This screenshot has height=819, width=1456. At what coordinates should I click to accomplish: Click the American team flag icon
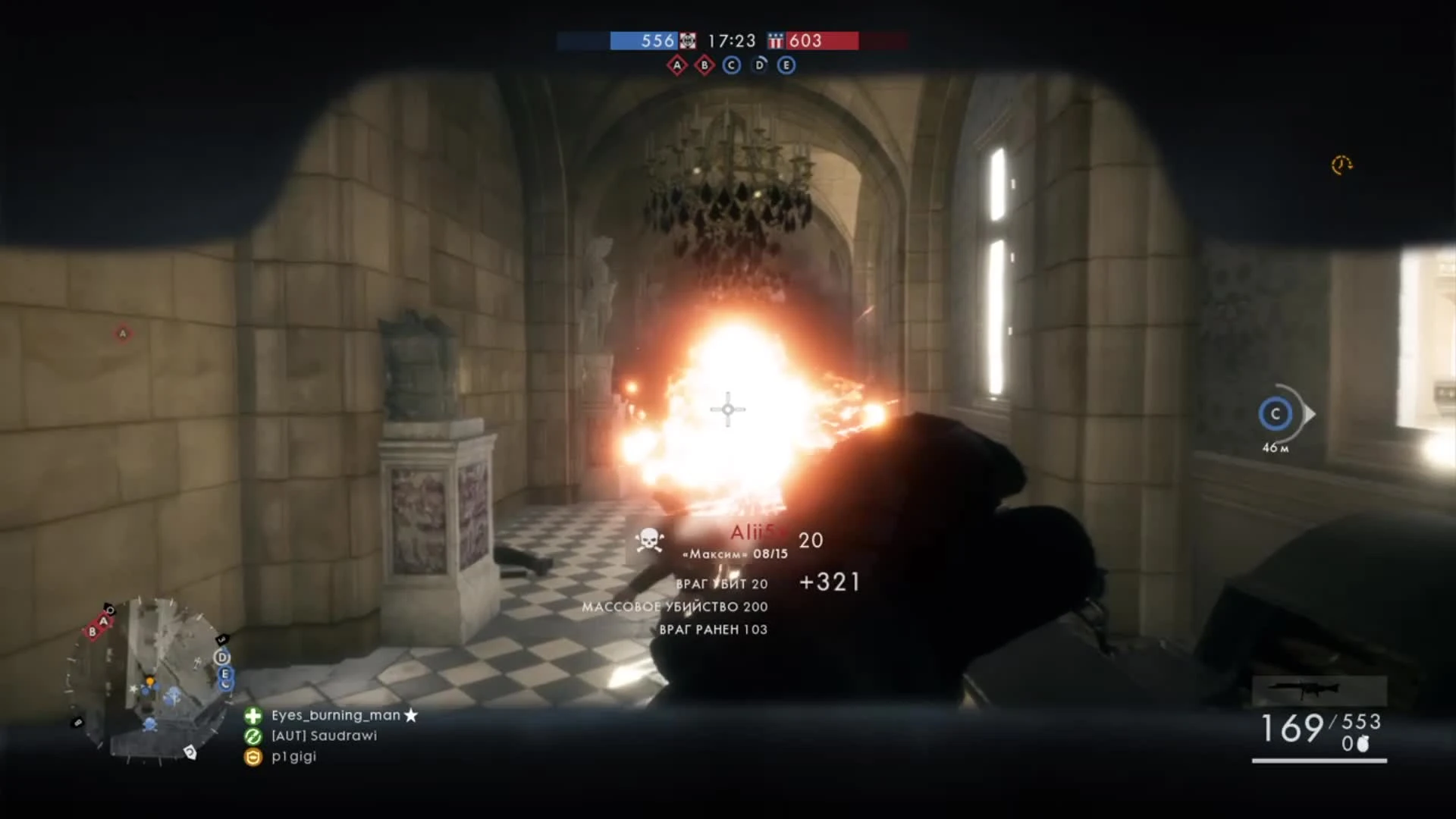pos(775,41)
